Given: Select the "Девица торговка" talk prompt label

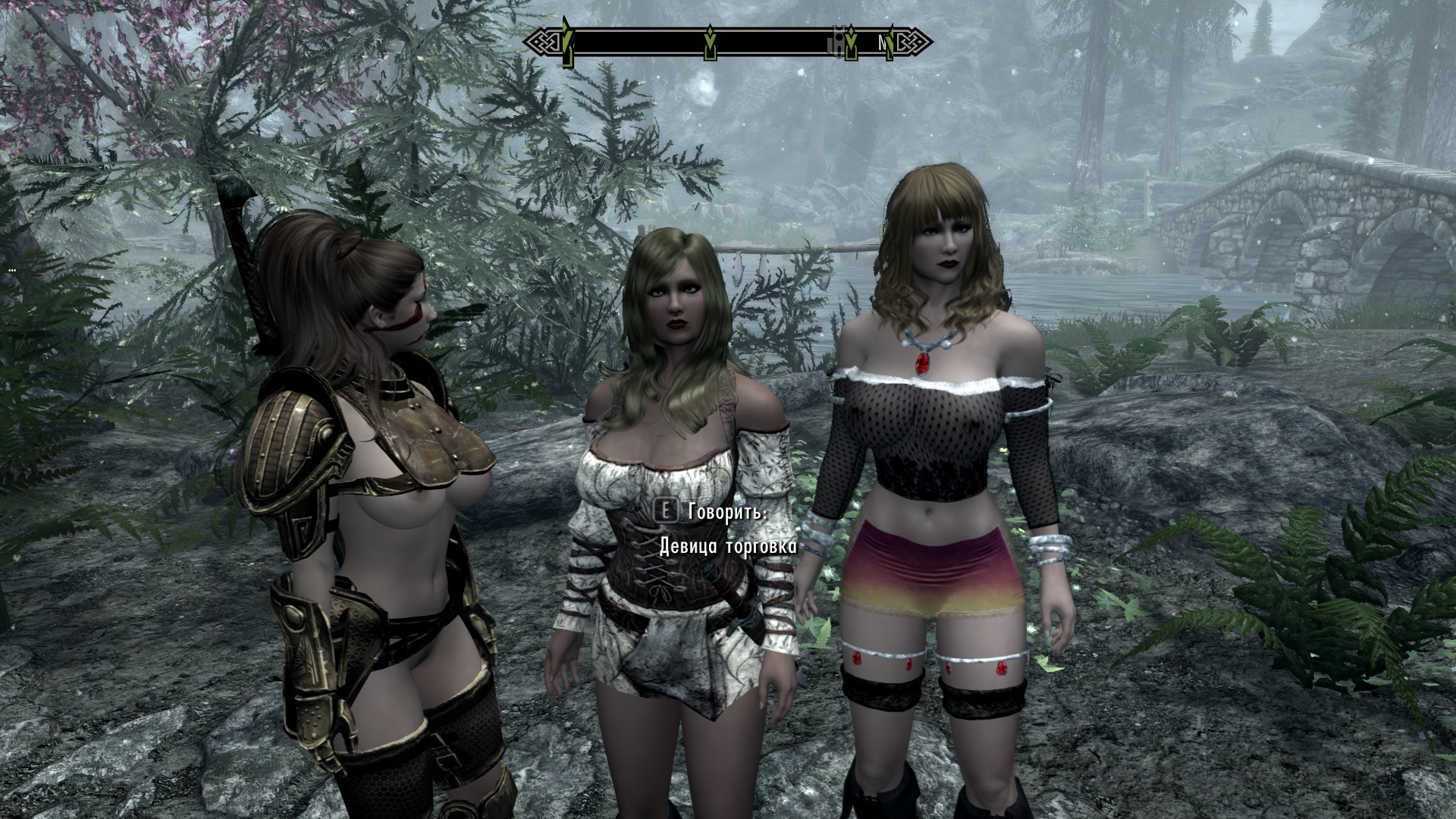Looking at the screenshot, I should (727, 546).
